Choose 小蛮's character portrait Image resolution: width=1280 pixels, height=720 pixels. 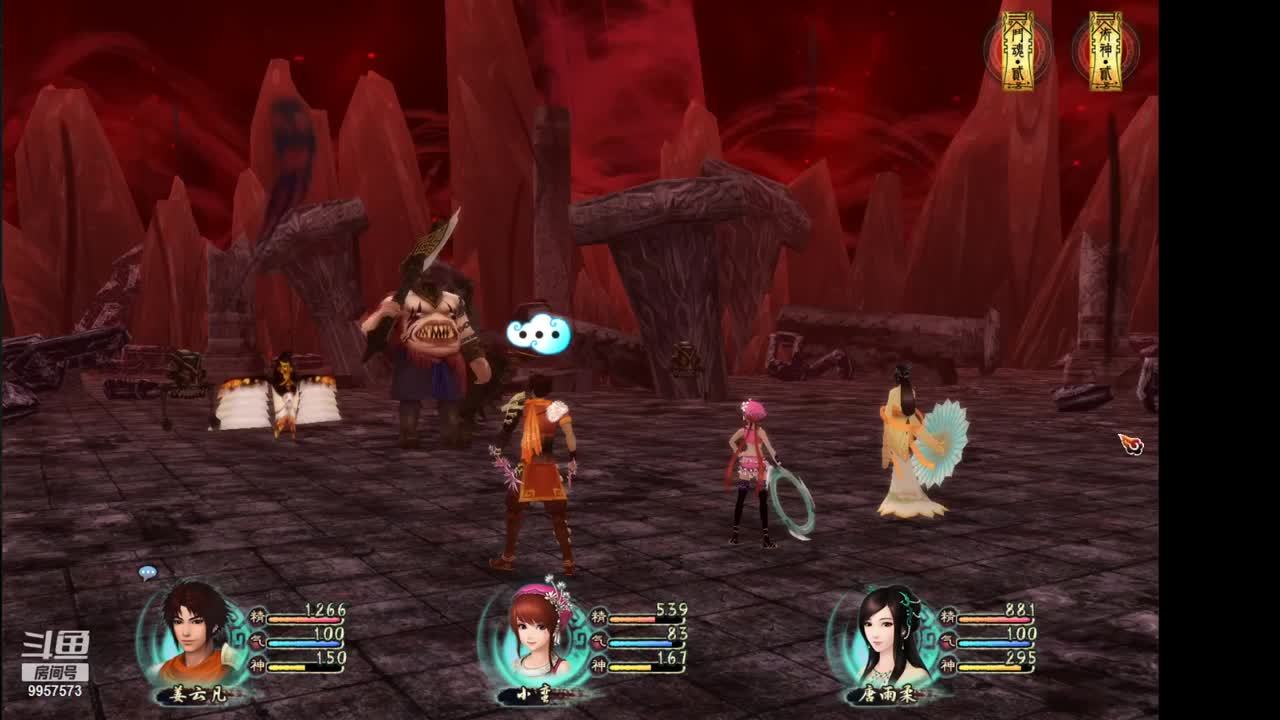point(537,632)
